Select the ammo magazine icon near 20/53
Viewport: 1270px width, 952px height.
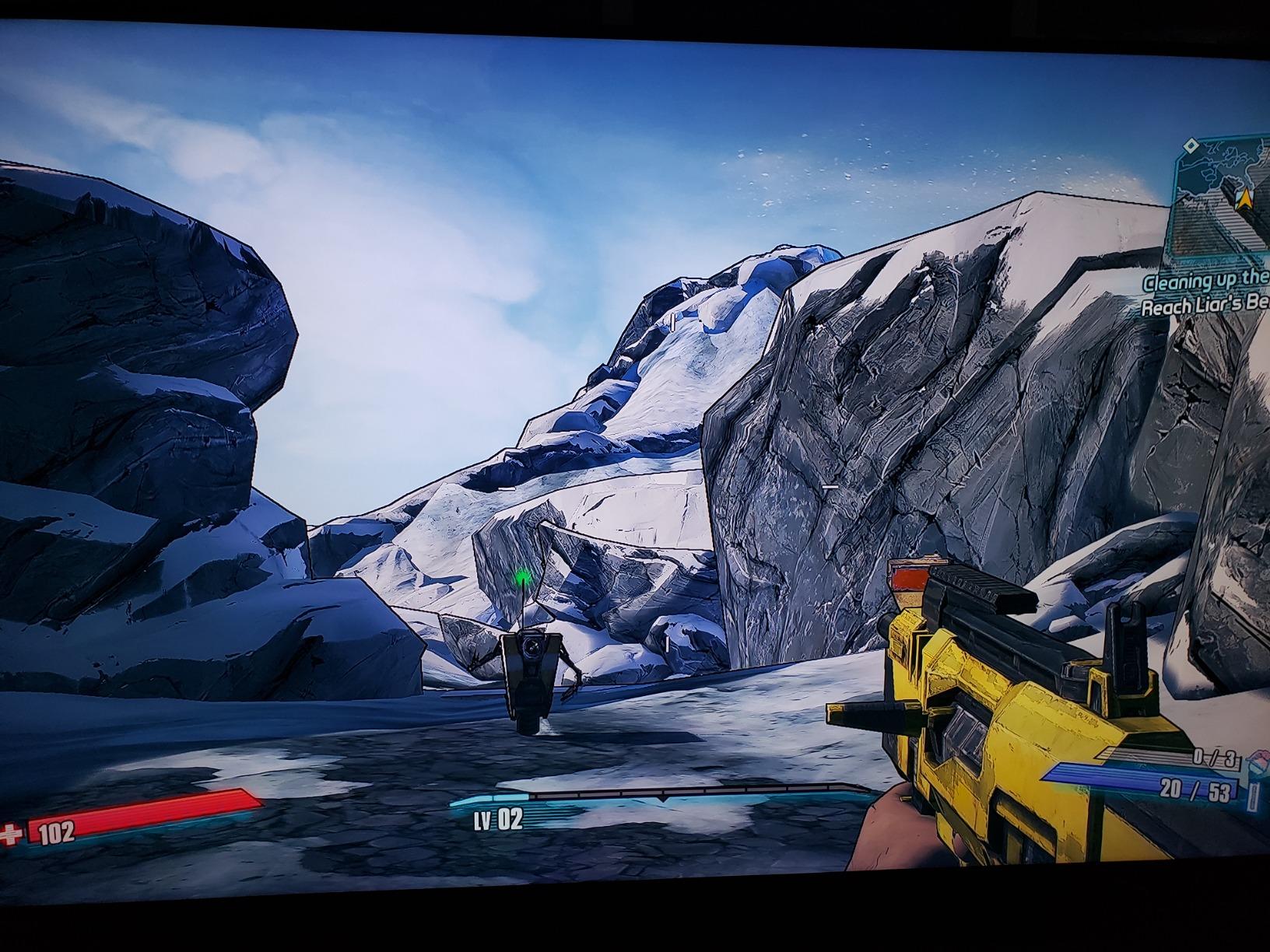tap(1253, 795)
